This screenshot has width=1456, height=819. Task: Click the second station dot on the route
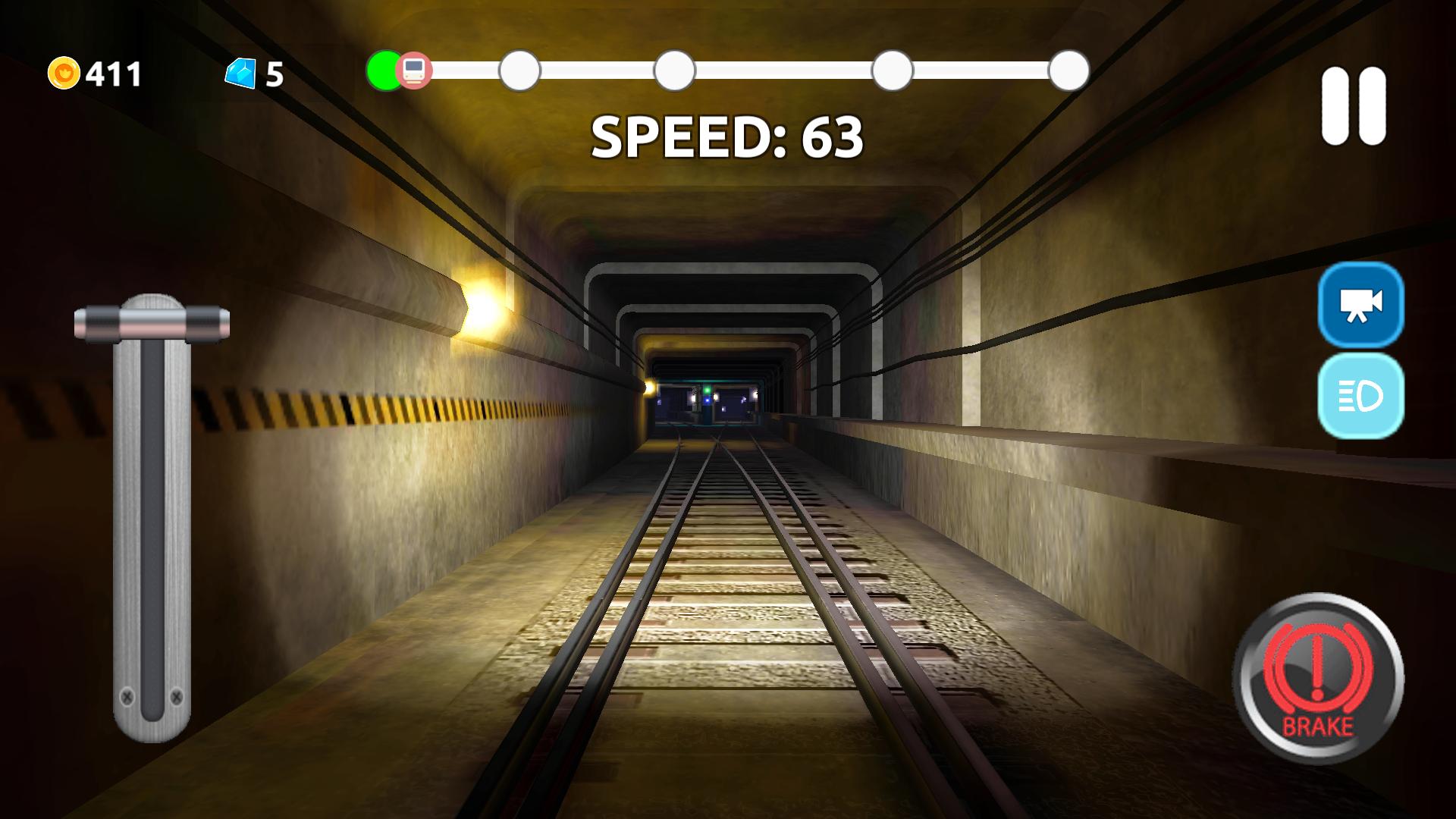[x=519, y=71]
